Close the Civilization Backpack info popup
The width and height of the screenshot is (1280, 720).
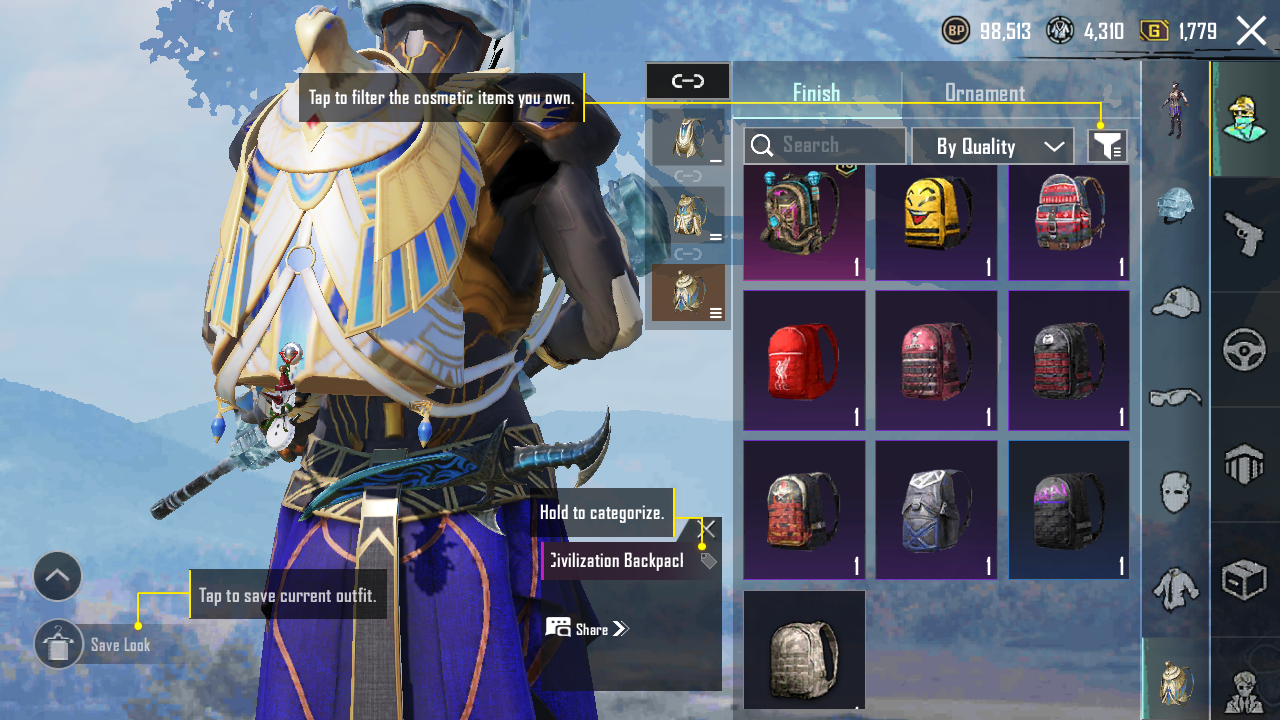tap(708, 529)
